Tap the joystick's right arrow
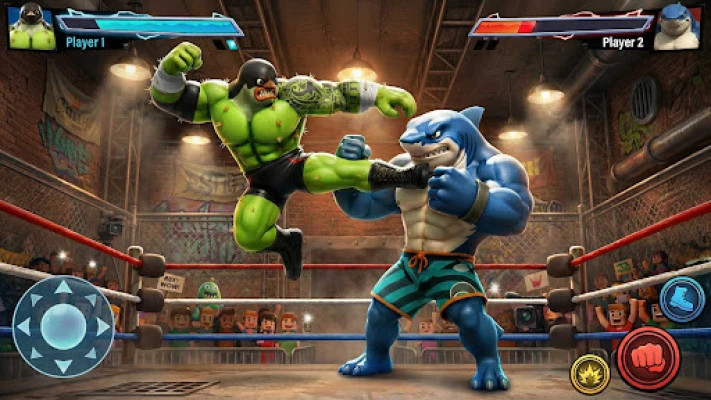711x400 pixels. click(101, 327)
